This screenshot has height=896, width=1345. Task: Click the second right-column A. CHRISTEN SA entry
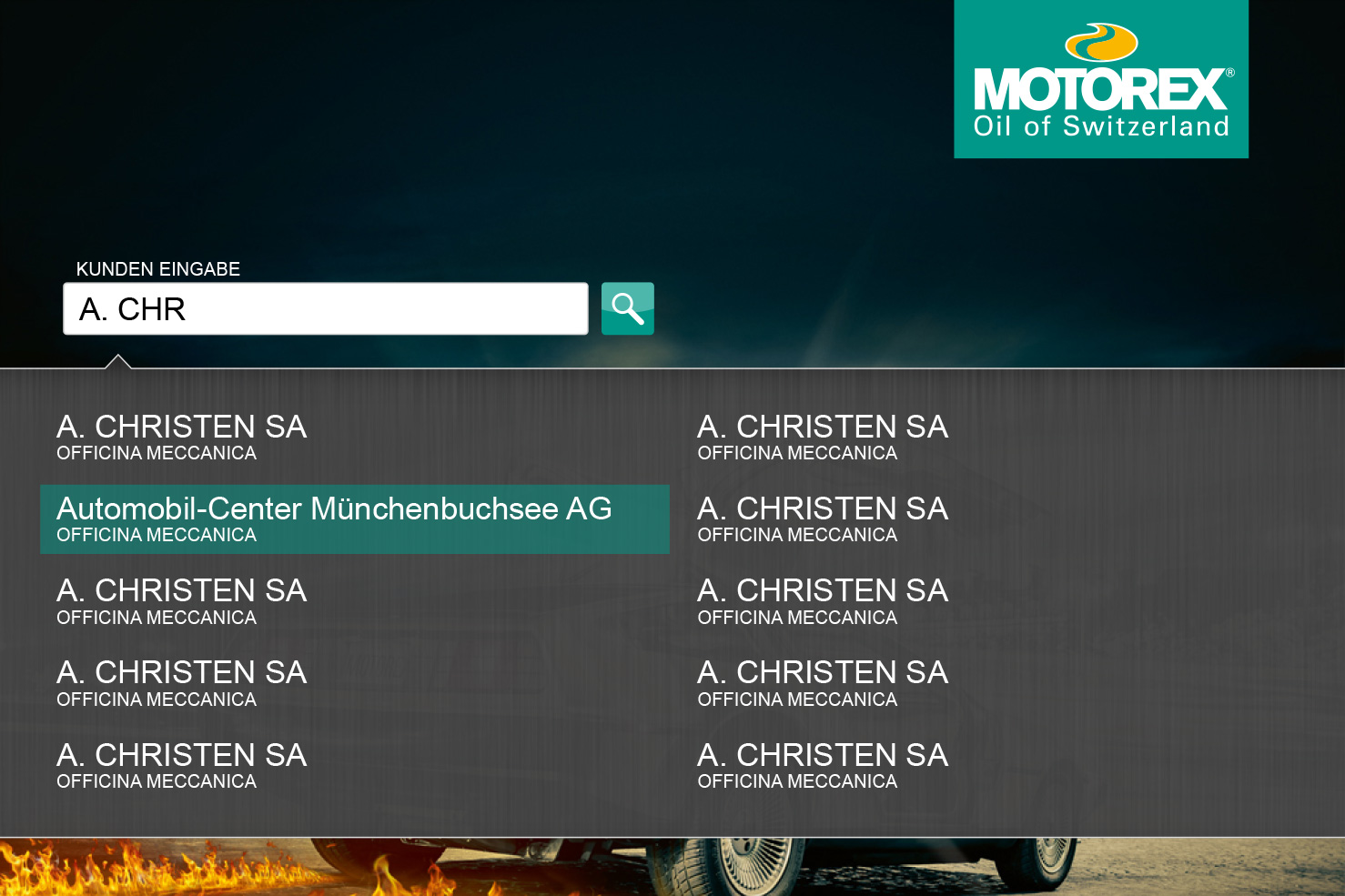point(824,508)
